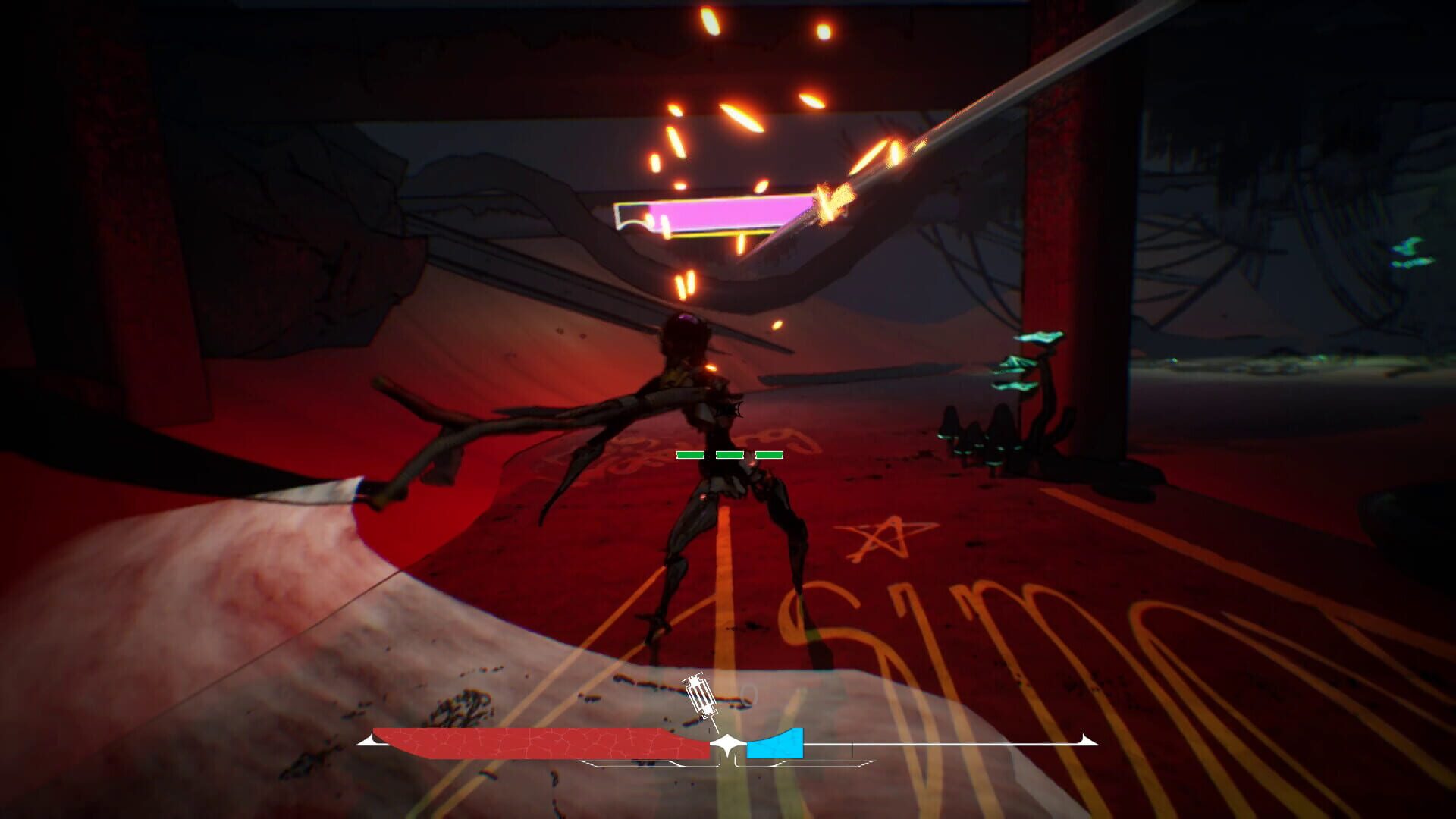
Task: Toggle the middle green combo segment
Action: pyautogui.click(x=730, y=454)
